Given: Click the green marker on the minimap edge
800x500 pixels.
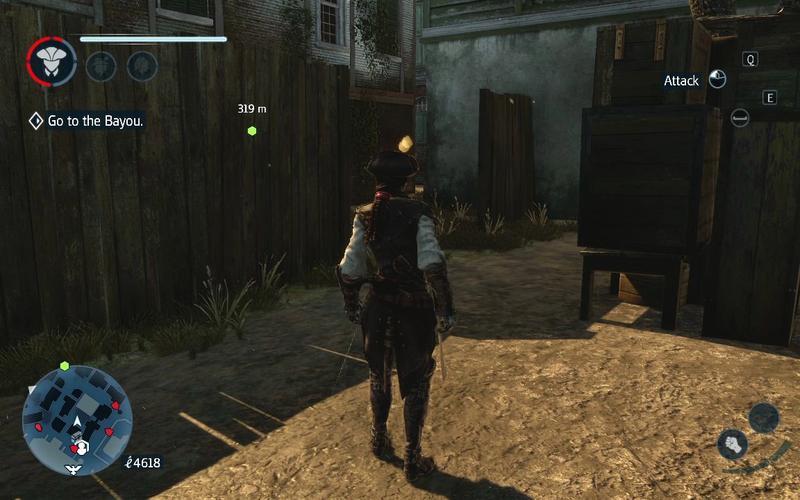Looking at the screenshot, I should [x=65, y=366].
